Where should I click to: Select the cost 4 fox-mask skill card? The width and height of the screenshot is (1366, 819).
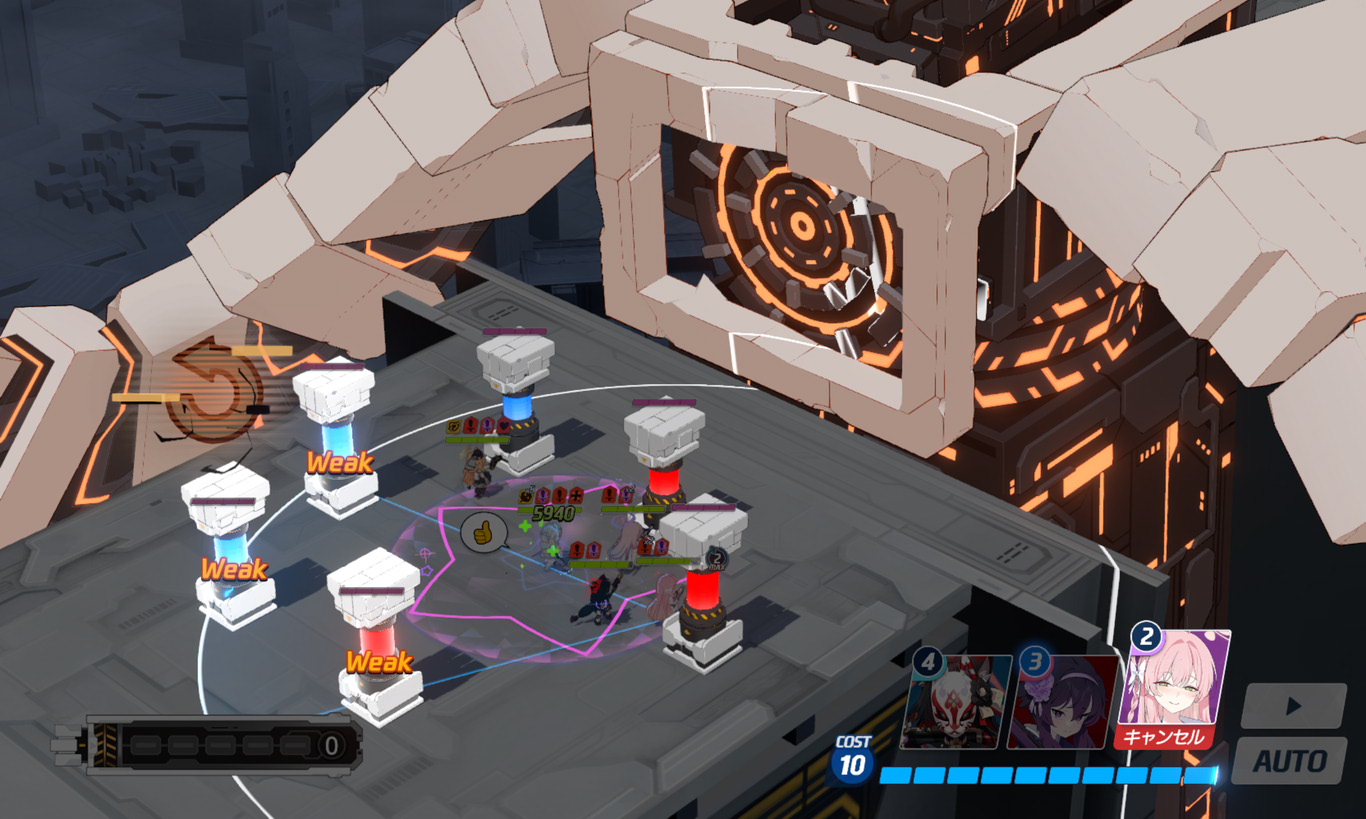coord(956,702)
